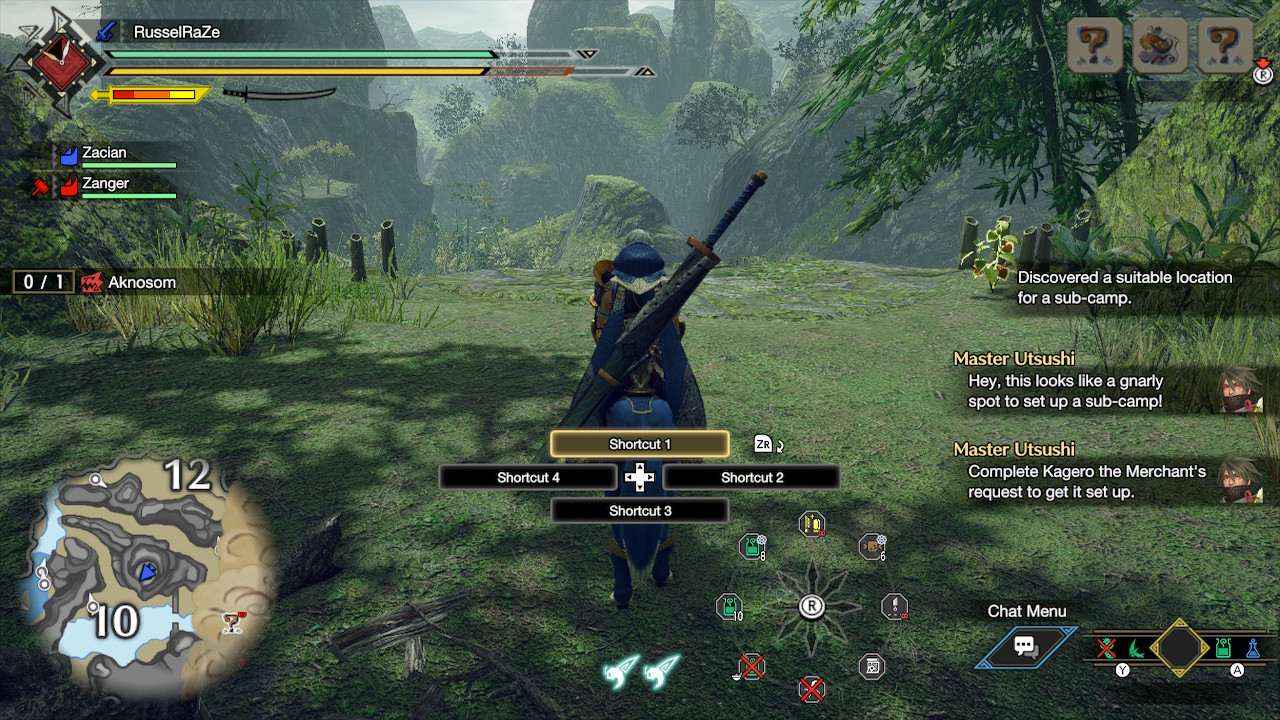Open the Chat Menu speech bubble button
The width and height of the screenshot is (1280, 720).
pyautogui.click(x=1026, y=647)
